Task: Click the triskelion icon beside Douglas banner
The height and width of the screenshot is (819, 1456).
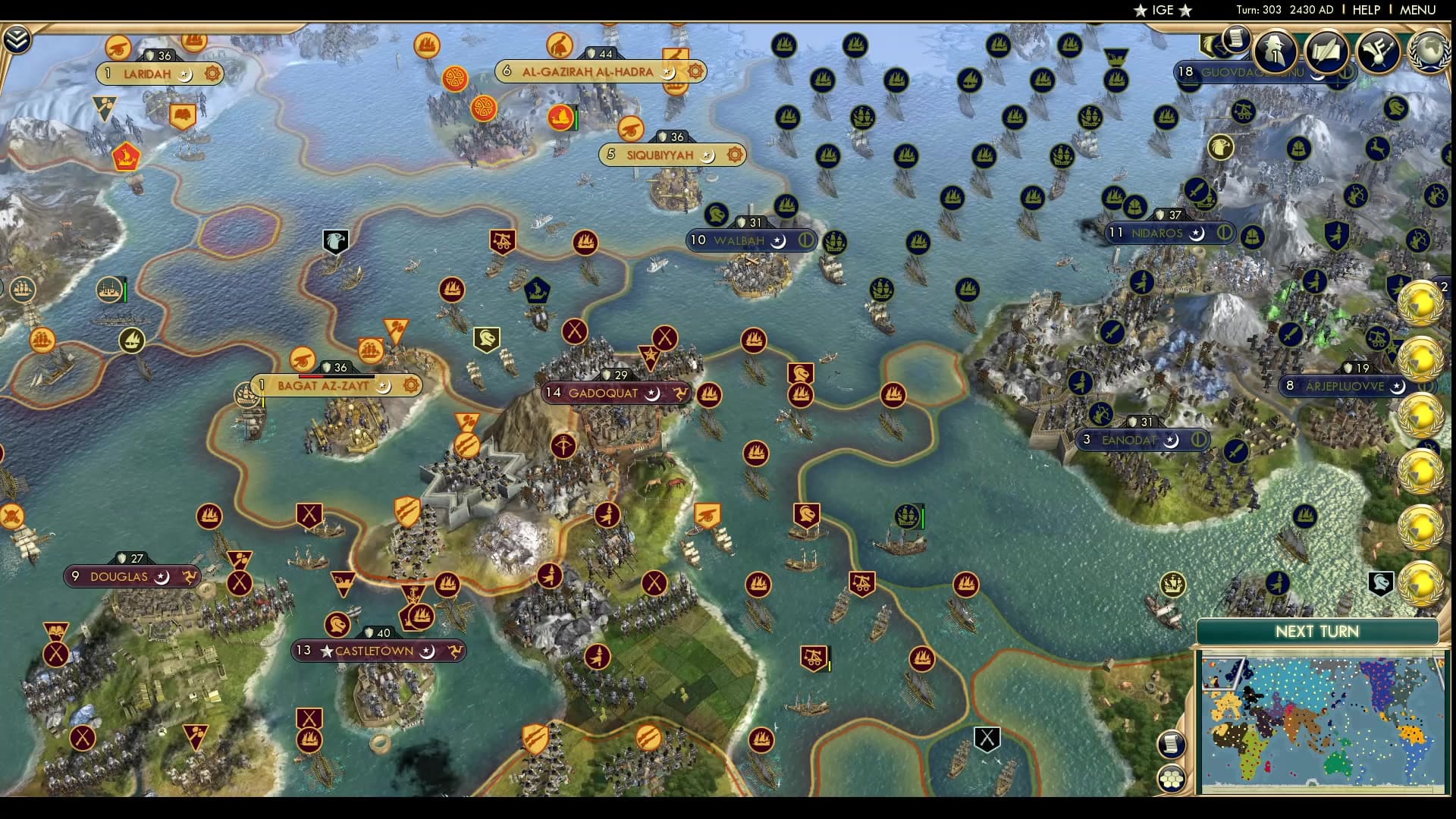Action: (190, 576)
